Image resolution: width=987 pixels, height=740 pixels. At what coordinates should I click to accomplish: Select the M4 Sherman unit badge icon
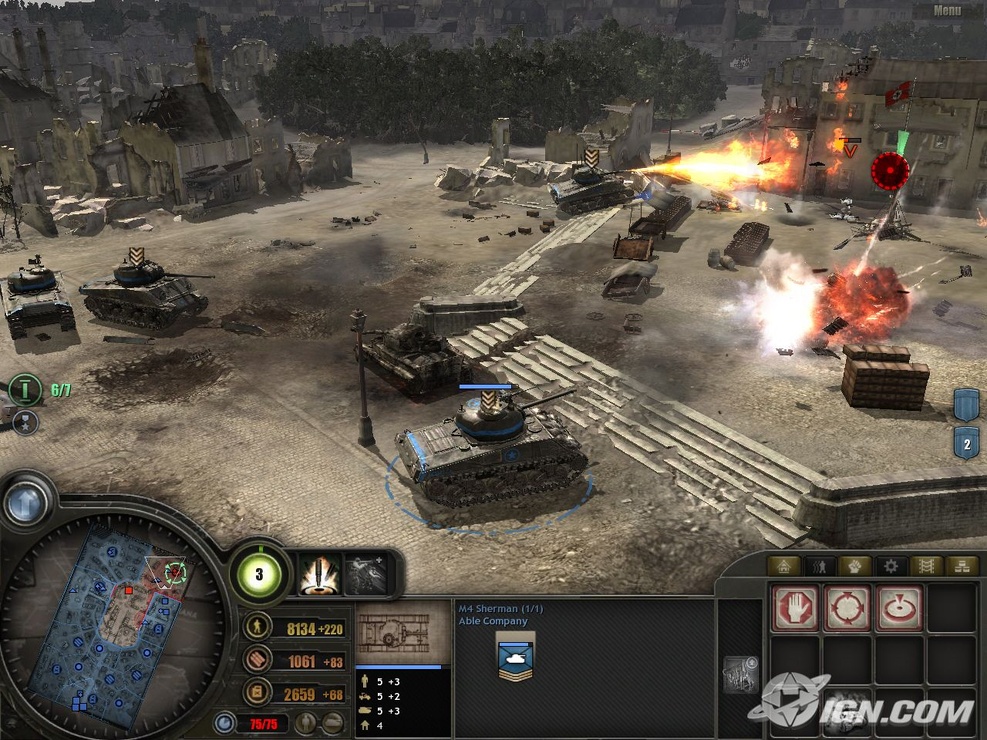pos(515,656)
